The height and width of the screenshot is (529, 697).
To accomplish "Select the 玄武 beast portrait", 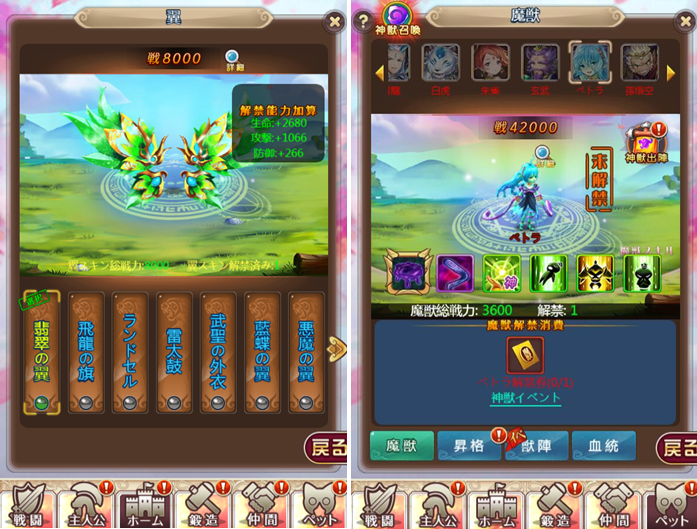I will click(x=539, y=66).
